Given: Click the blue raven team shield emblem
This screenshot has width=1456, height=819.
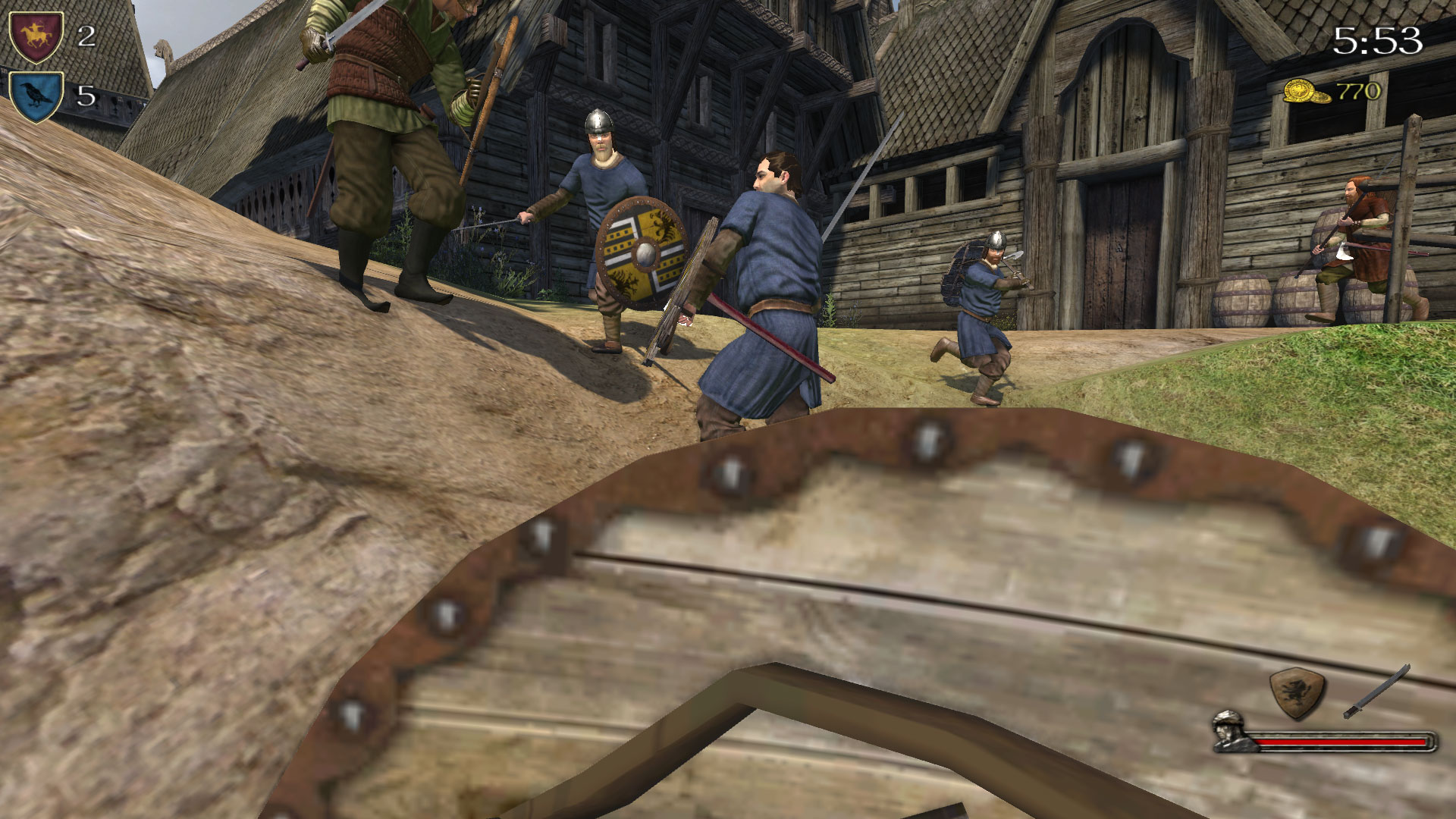Looking at the screenshot, I should (x=36, y=96).
